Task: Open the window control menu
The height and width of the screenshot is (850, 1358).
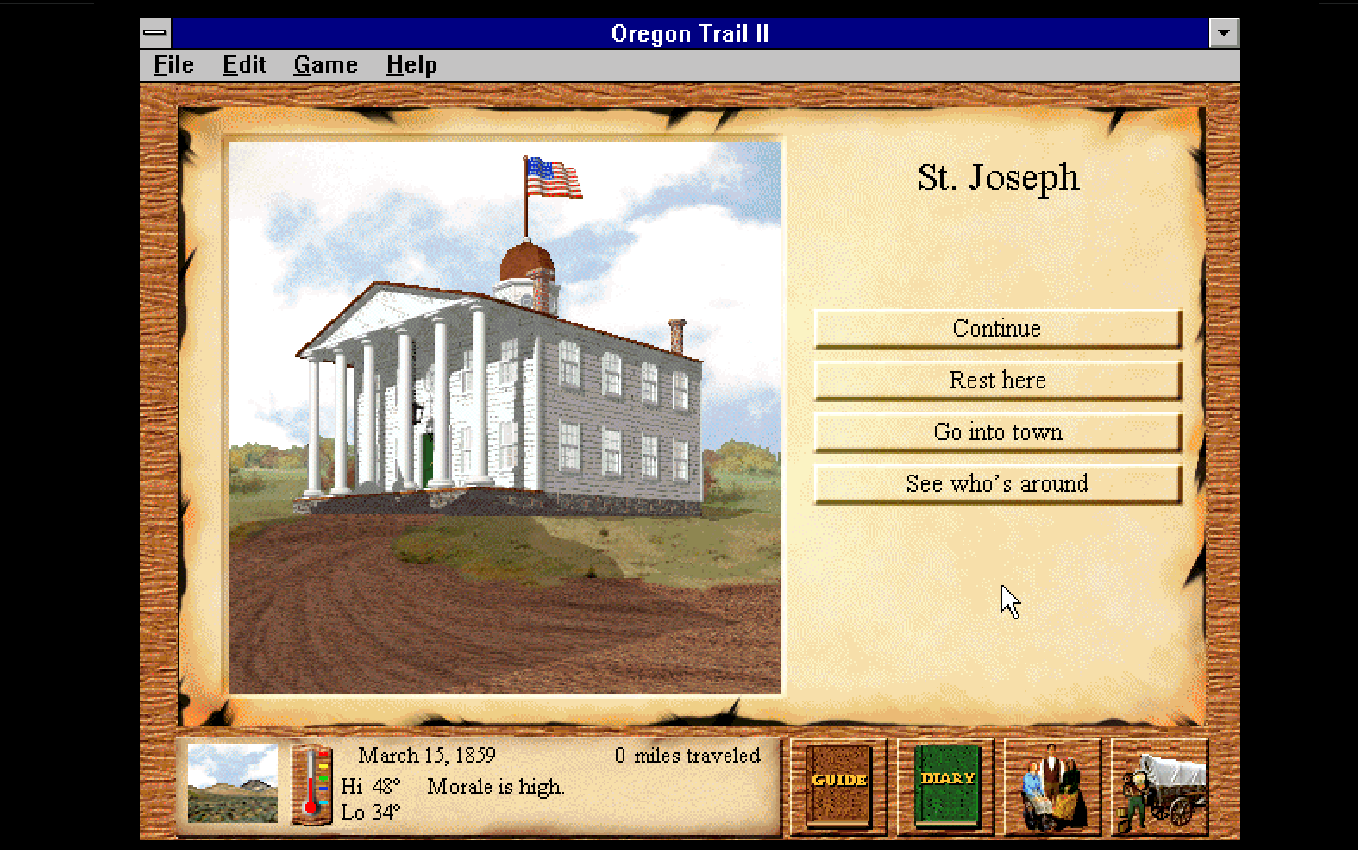Action: coord(155,32)
